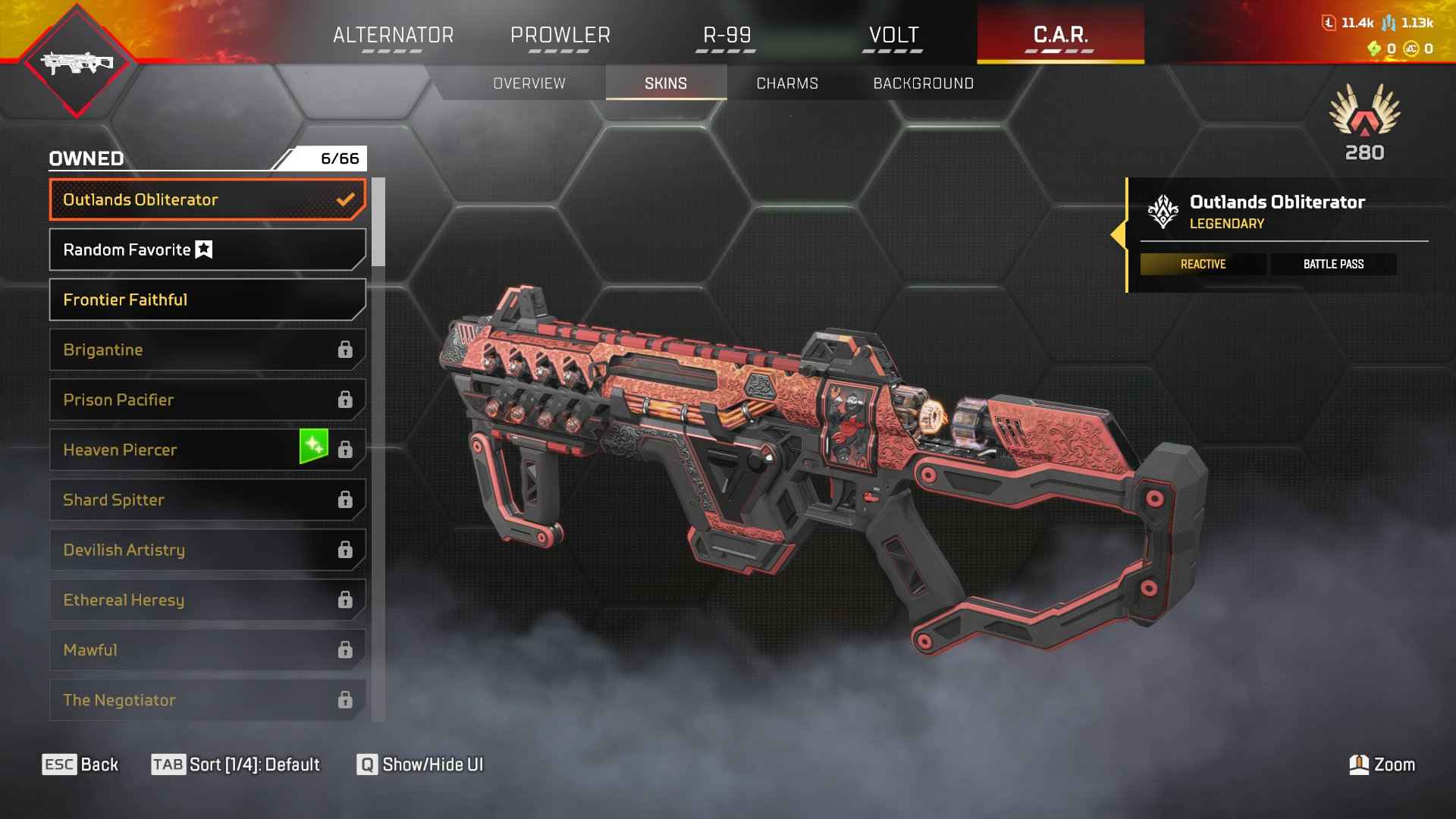The height and width of the screenshot is (819, 1456).
Task: Click Show/Hide UI next to Q prompt
Action: 432,764
